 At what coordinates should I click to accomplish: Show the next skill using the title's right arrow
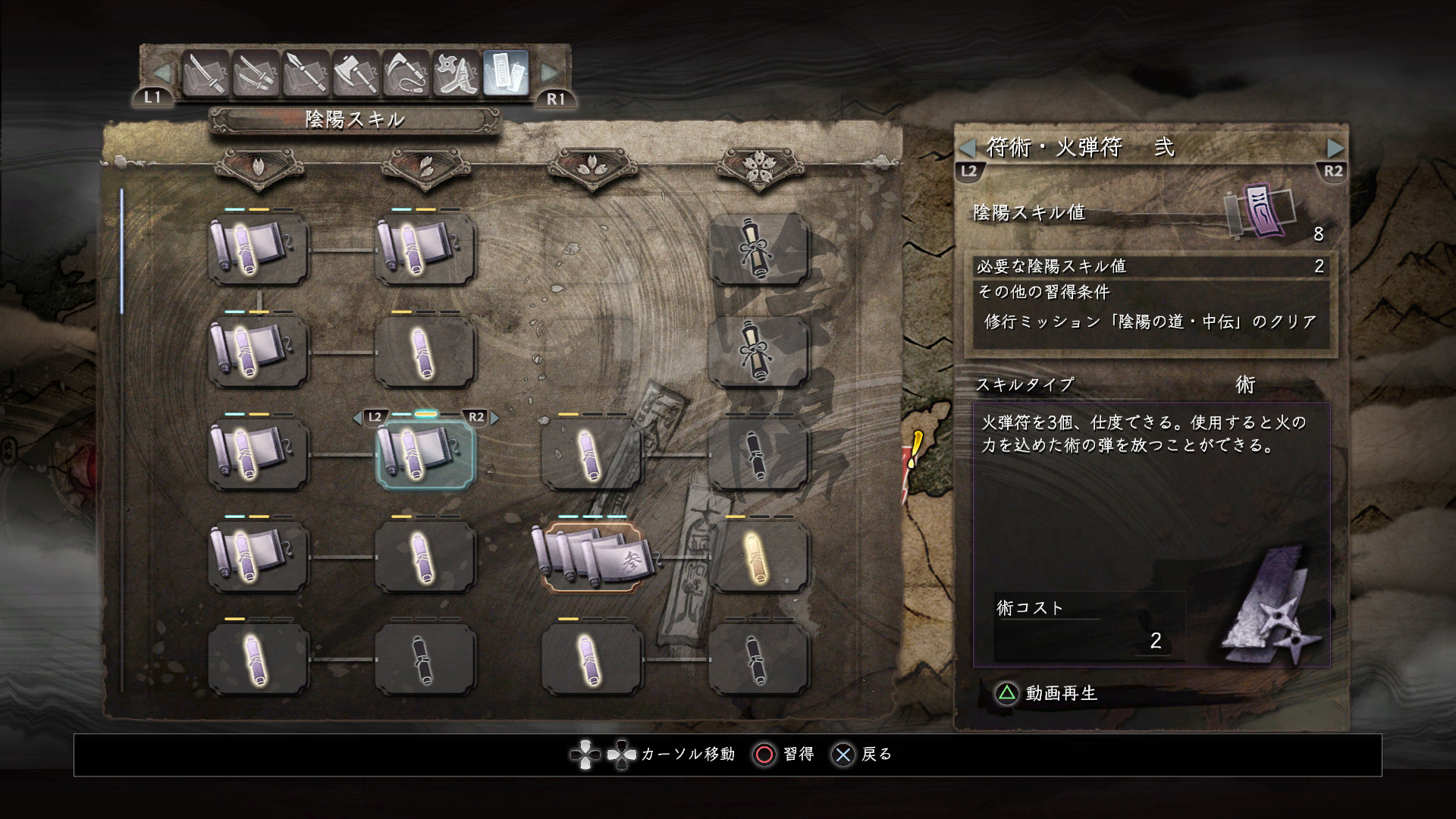coord(1335,147)
